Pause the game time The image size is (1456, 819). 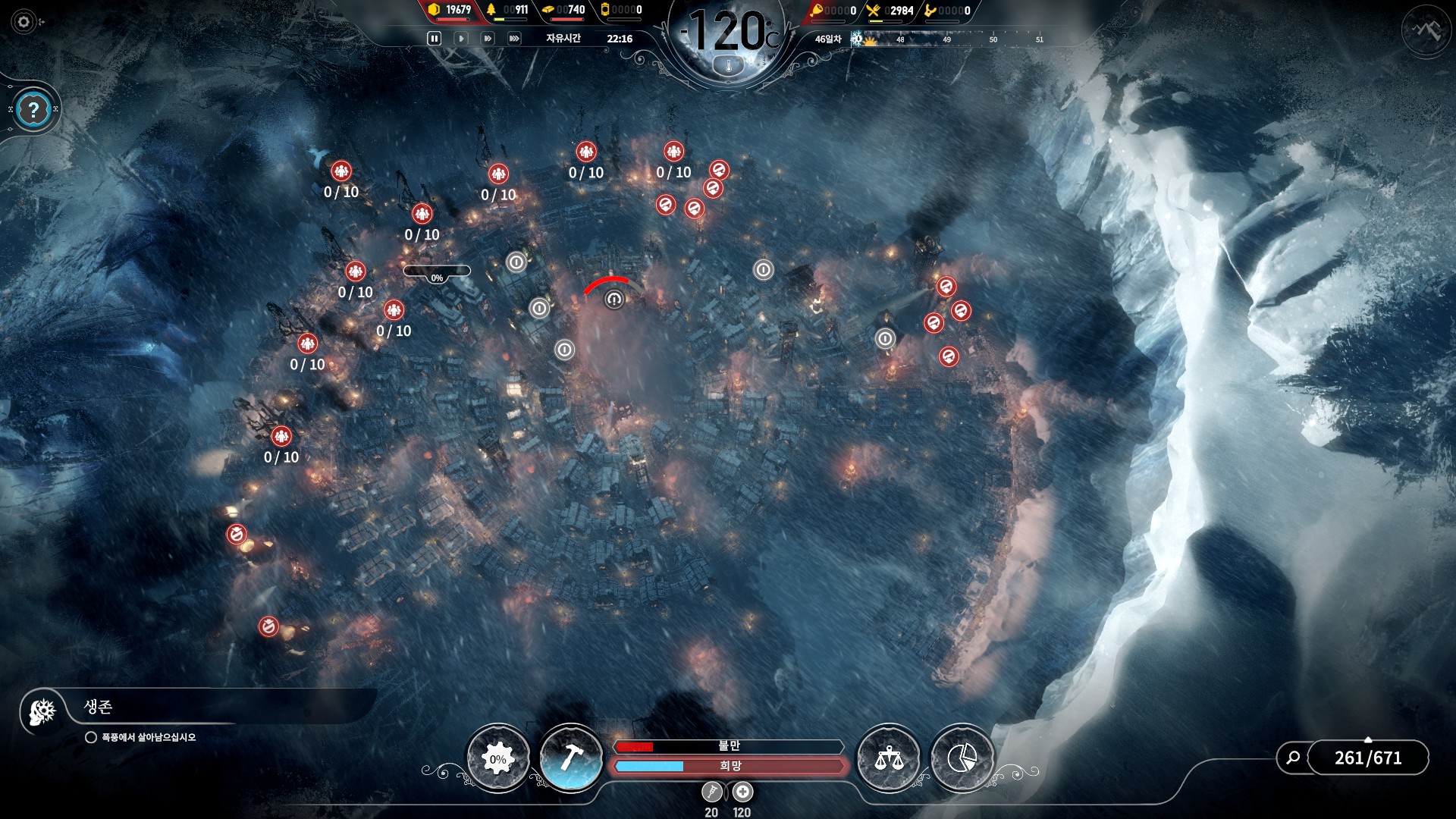tap(435, 39)
